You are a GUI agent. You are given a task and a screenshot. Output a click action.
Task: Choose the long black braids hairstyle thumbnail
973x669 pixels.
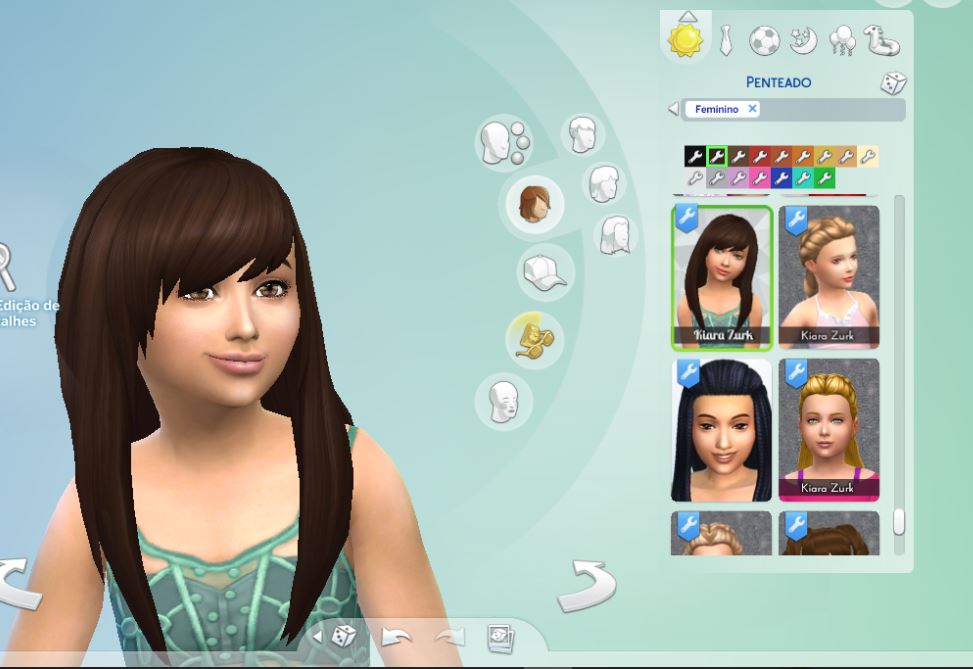tap(721, 430)
